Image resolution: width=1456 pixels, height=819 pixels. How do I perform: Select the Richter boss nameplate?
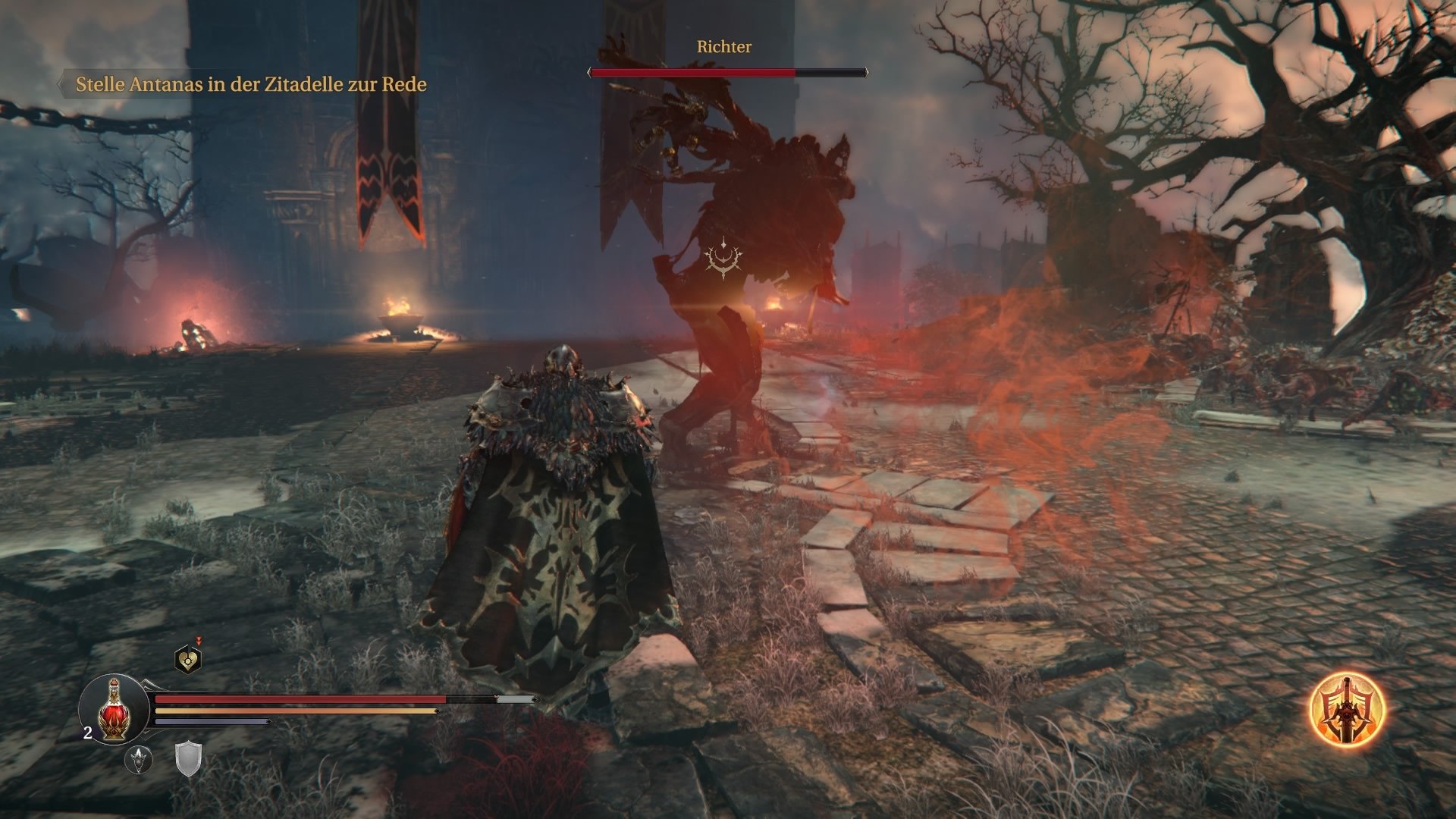tap(723, 46)
